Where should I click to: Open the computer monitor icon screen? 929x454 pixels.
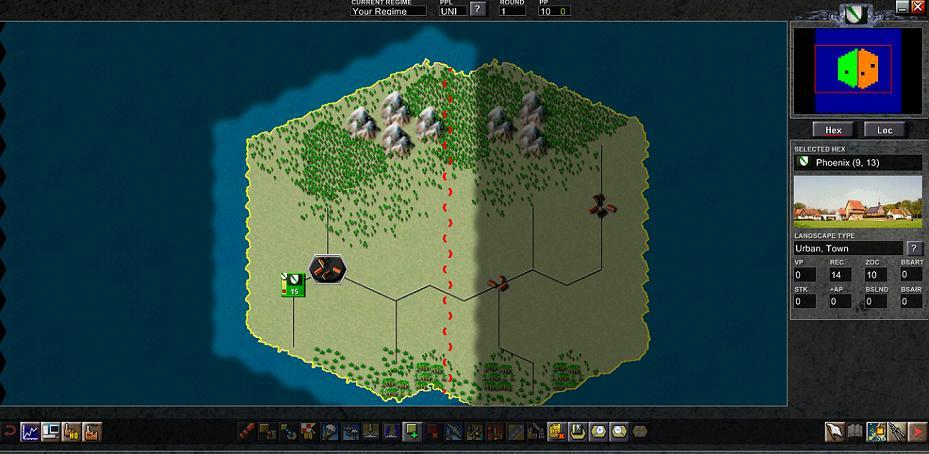pyautogui.click(x=50, y=432)
